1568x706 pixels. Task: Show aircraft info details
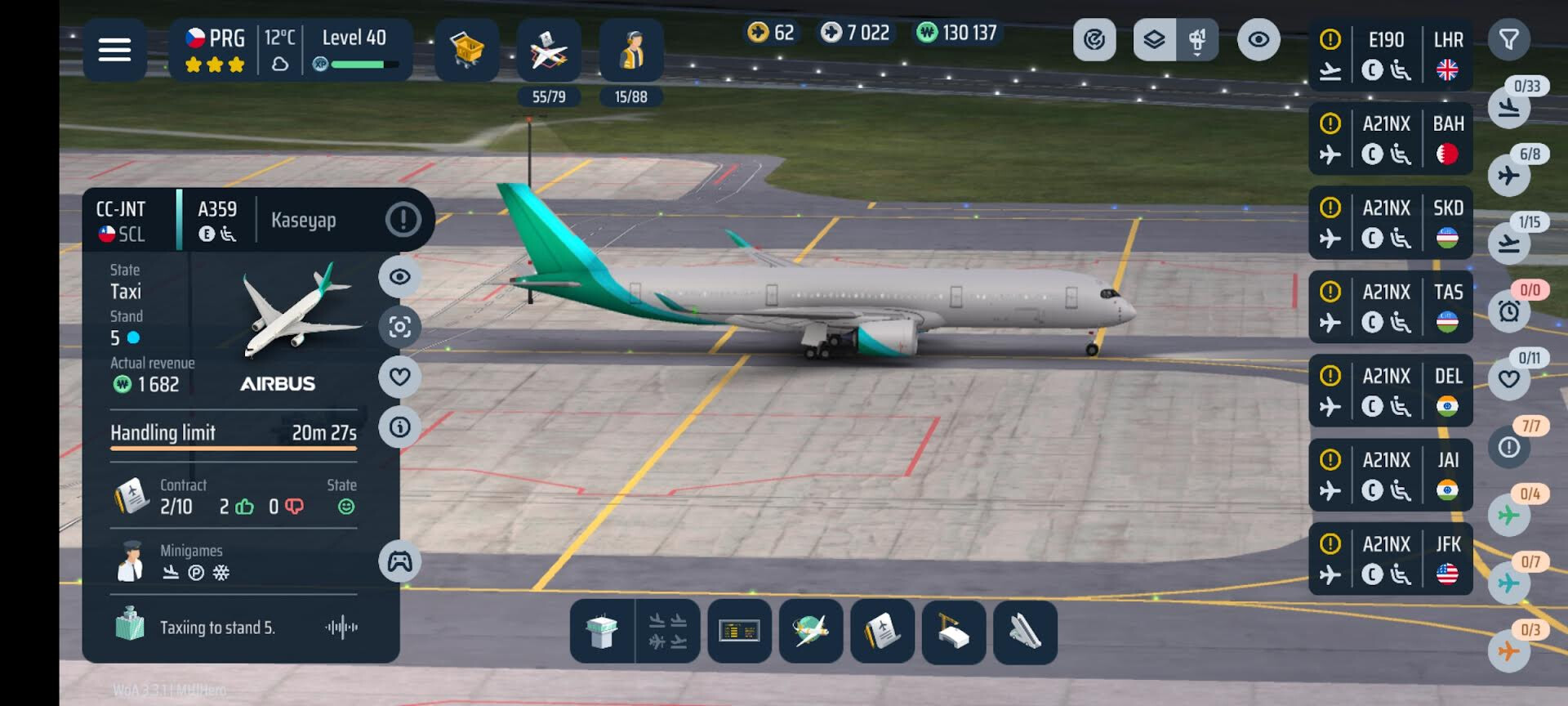(399, 427)
